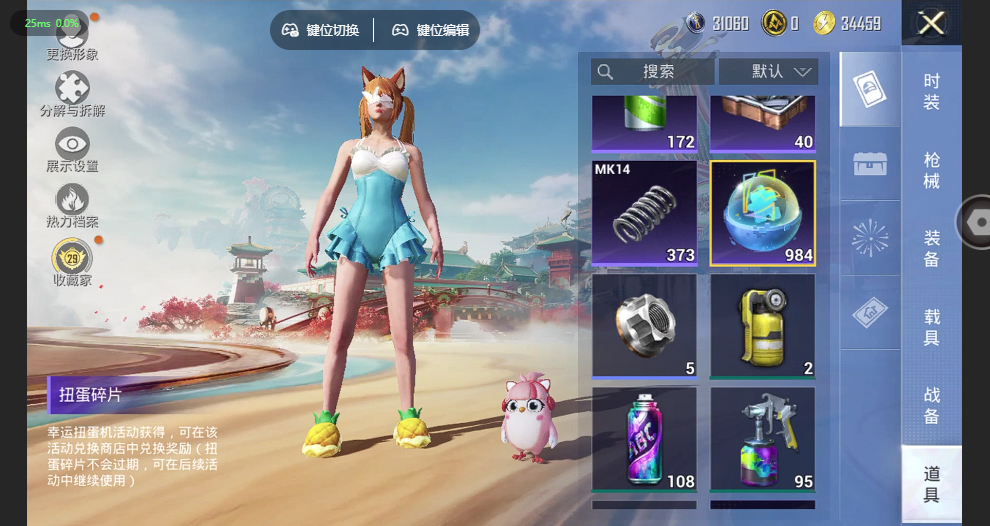The width and height of the screenshot is (990, 526).
Task: Click the 键位切换 key mapping switch
Action: pos(321,30)
